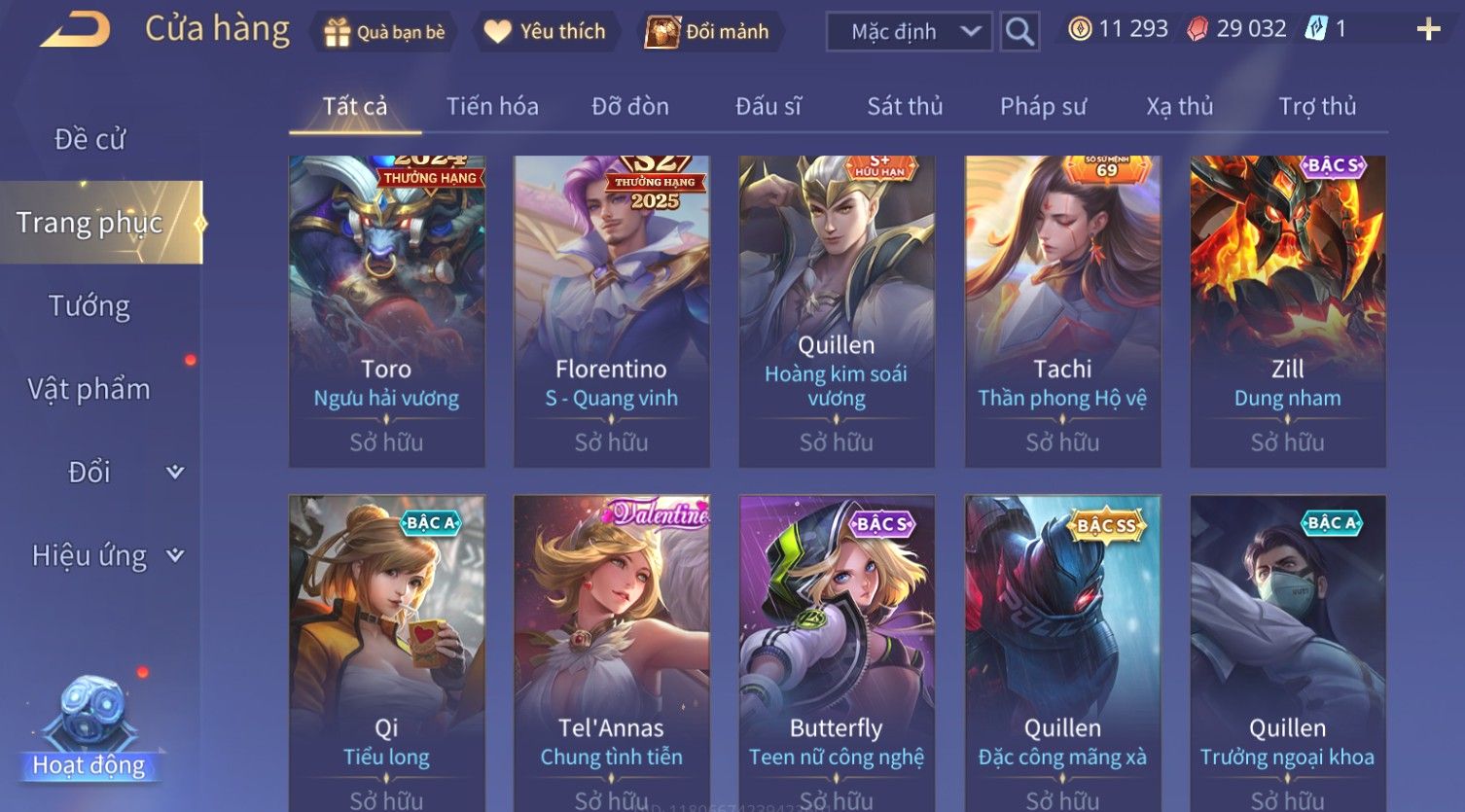Switch to the Tiến hóa tab
The image size is (1465, 812).
[x=492, y=106]
